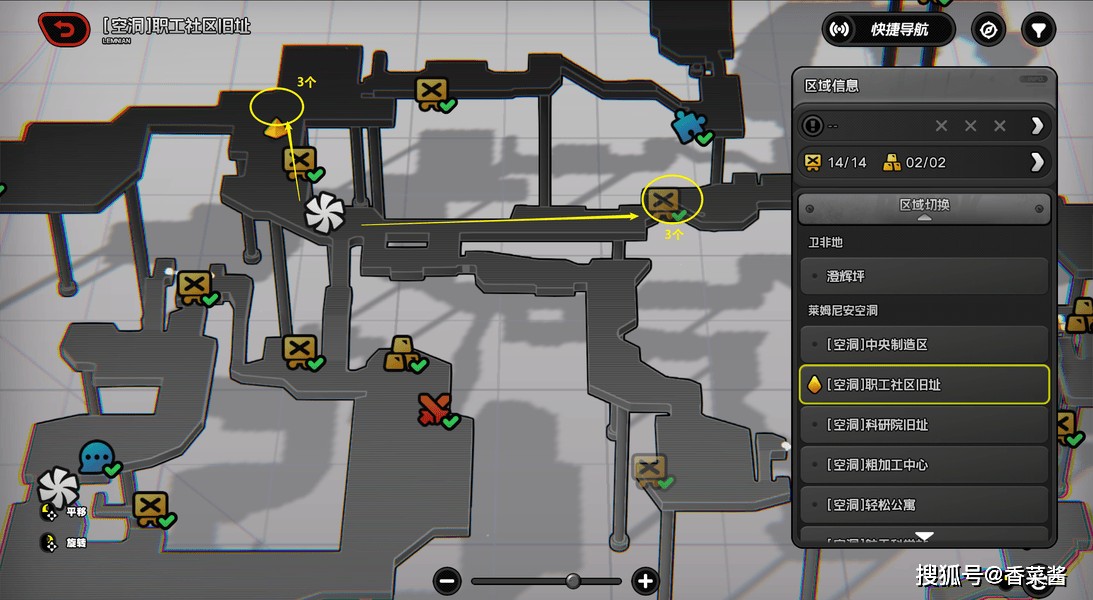This screenshot has width=1093, height=600.
Task: Select [空洞]轻松公寓 in the area list
Action: click(924, 504)
